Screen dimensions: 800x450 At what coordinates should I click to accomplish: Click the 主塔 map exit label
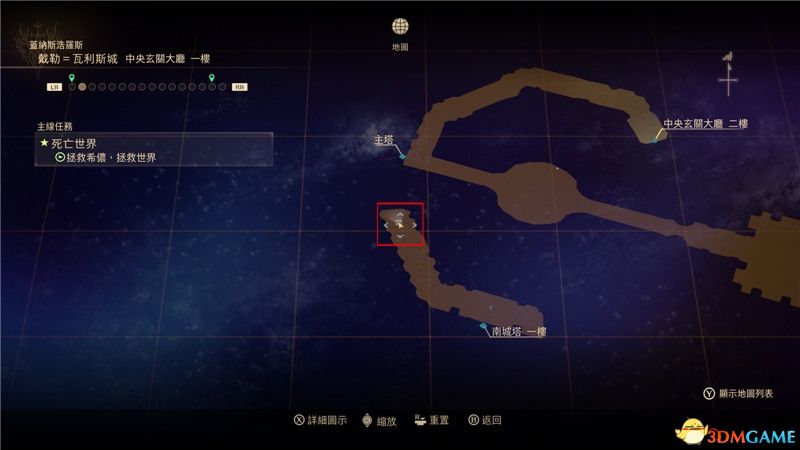pos(383,141)
